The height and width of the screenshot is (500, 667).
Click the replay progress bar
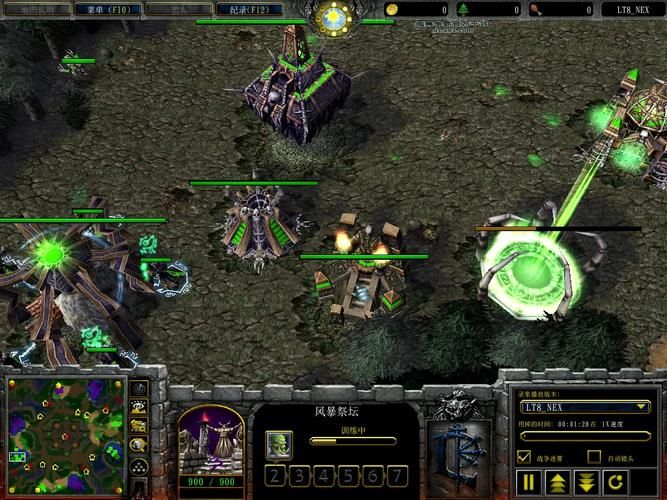pyautogui.click(x=585, y=436)
